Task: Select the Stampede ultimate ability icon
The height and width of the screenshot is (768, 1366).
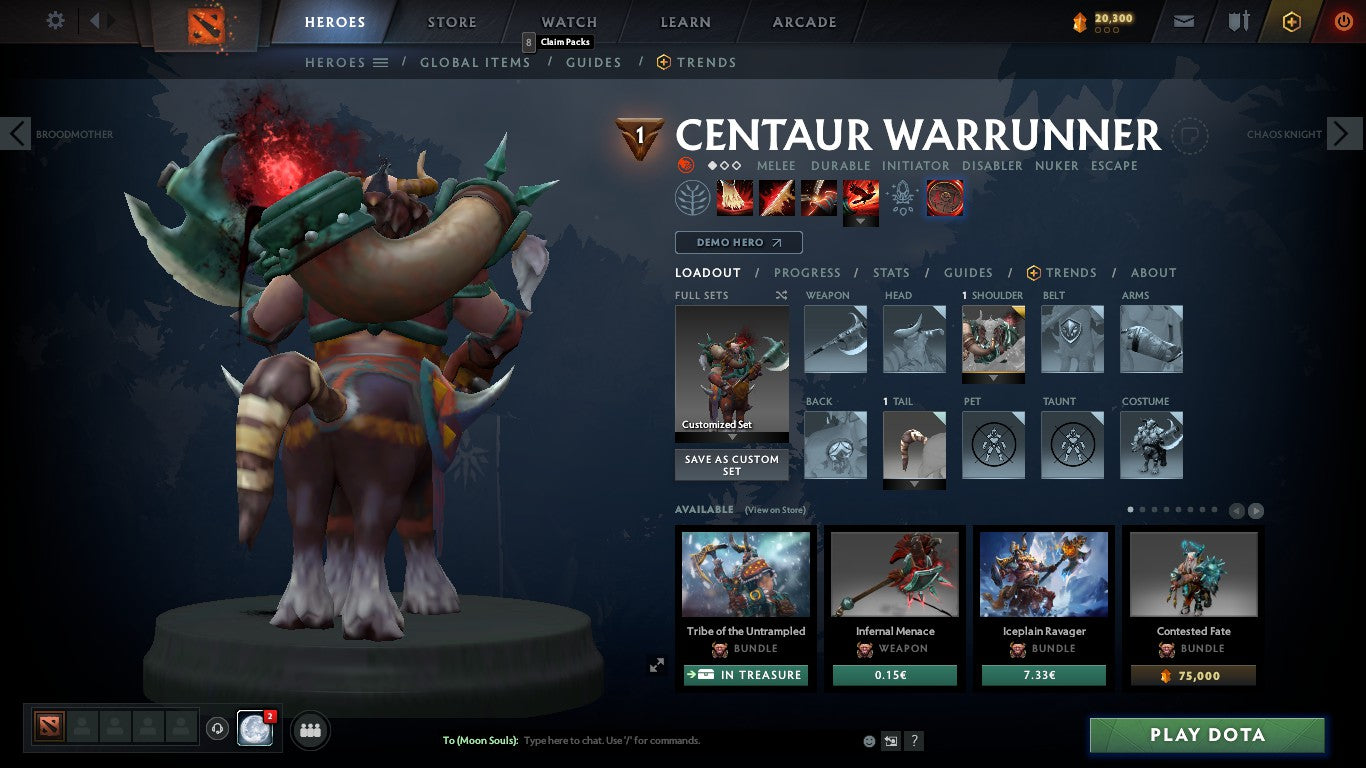Action: coord(861,197)
